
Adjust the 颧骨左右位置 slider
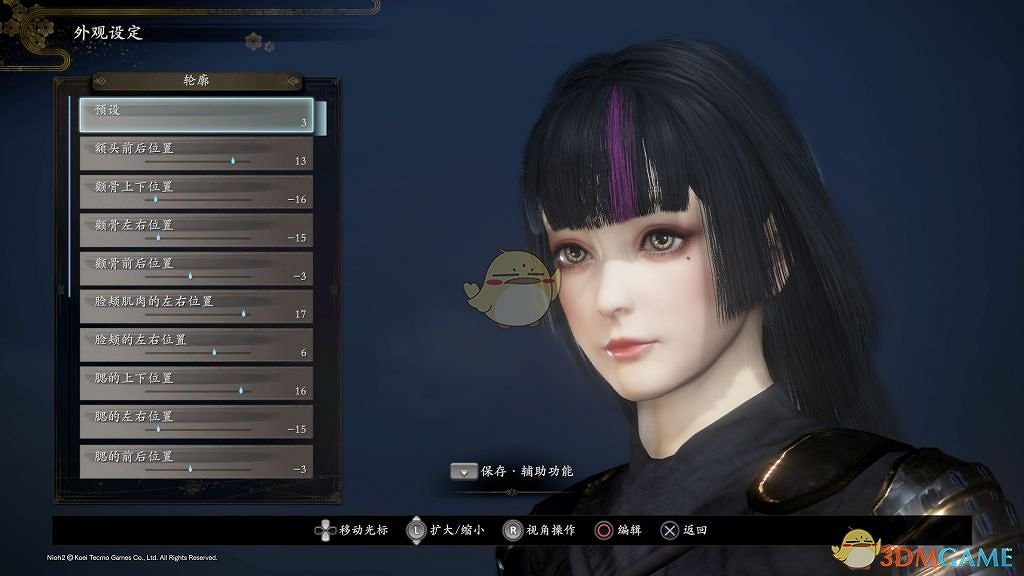point(158,237)
